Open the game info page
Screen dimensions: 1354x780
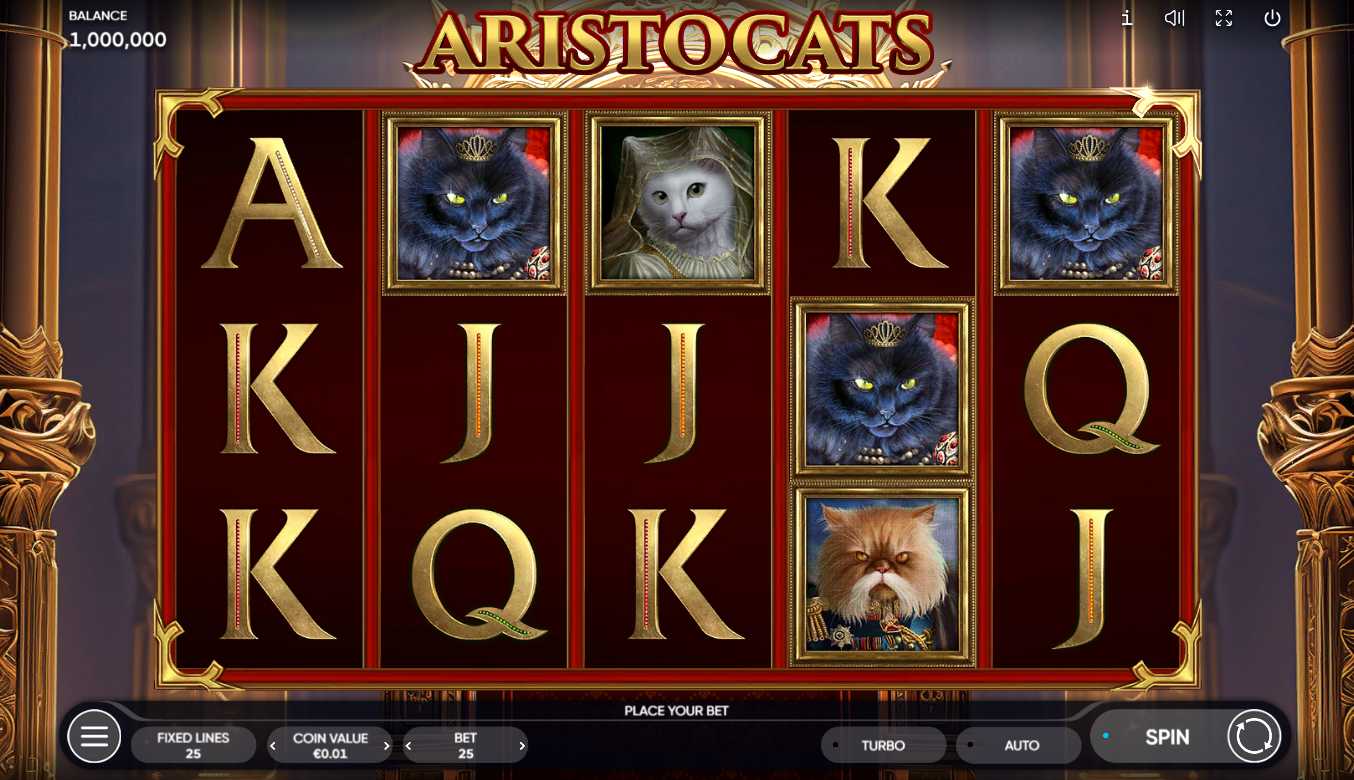coord(1127,18)
